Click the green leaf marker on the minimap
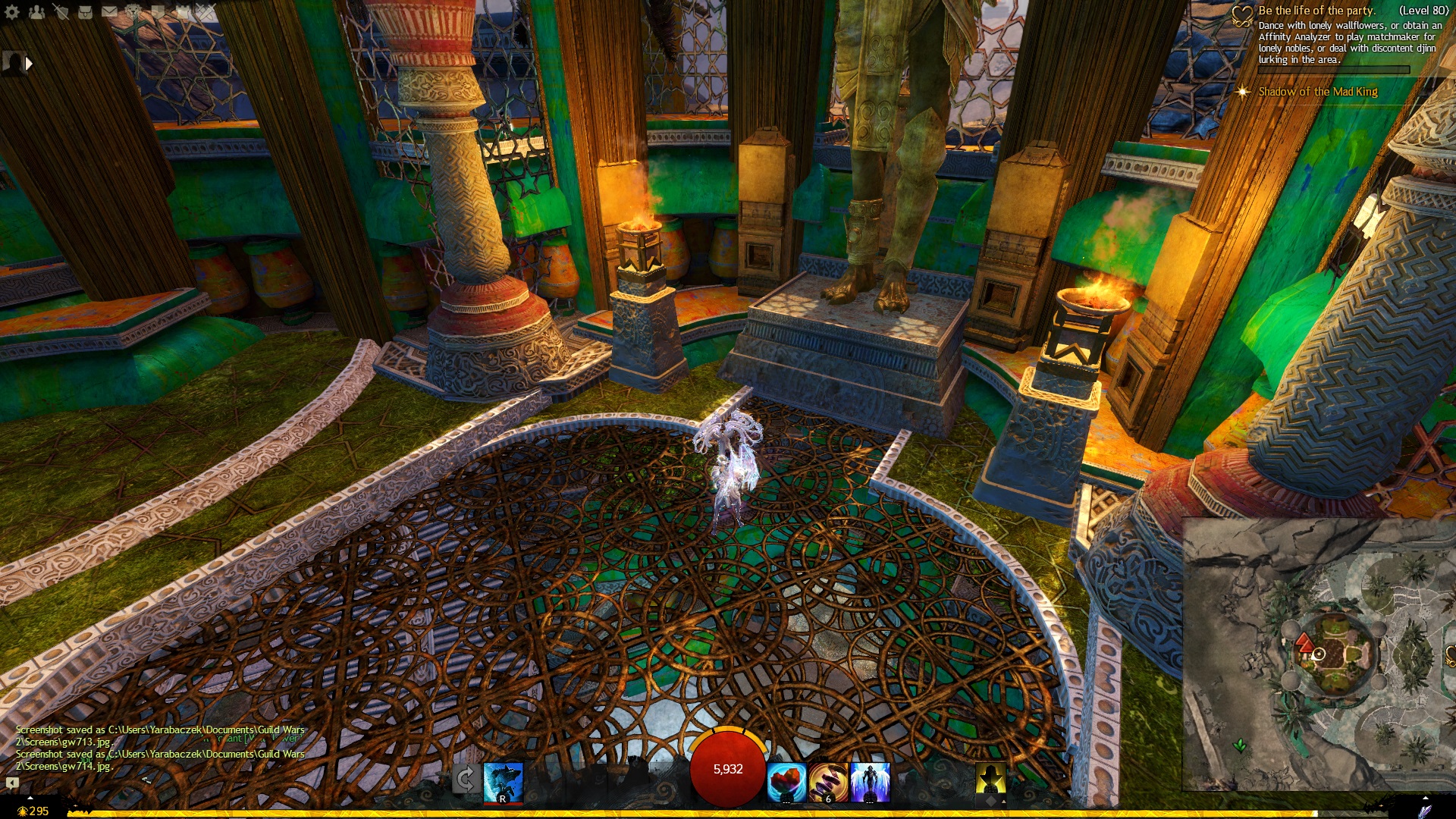This screenshot has height=819, width=1456. 1240,745
